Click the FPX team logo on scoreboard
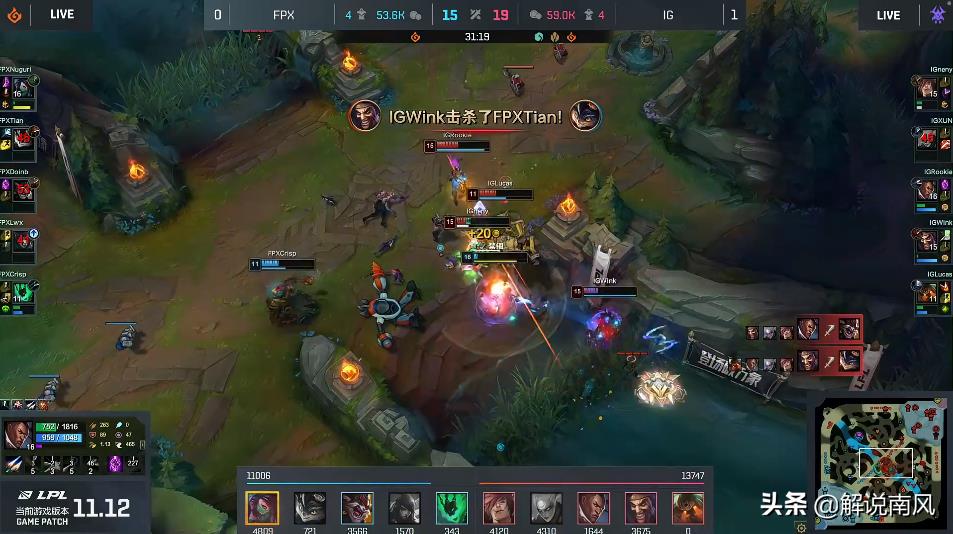Viewport: 953px width, 534px height. coord(13,15)
